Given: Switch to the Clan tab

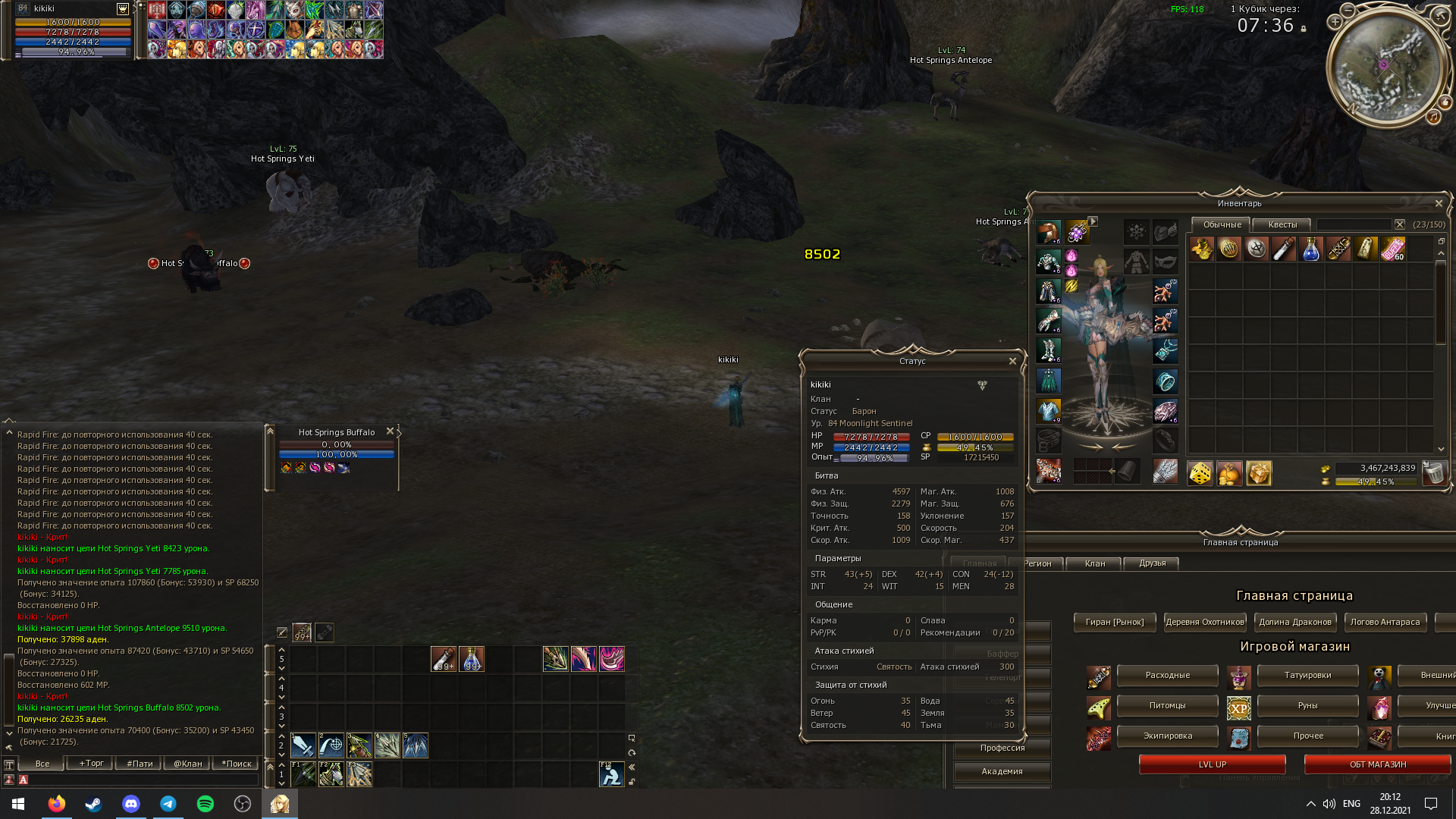Looking at the screenshot, I should coord(1094,563).
